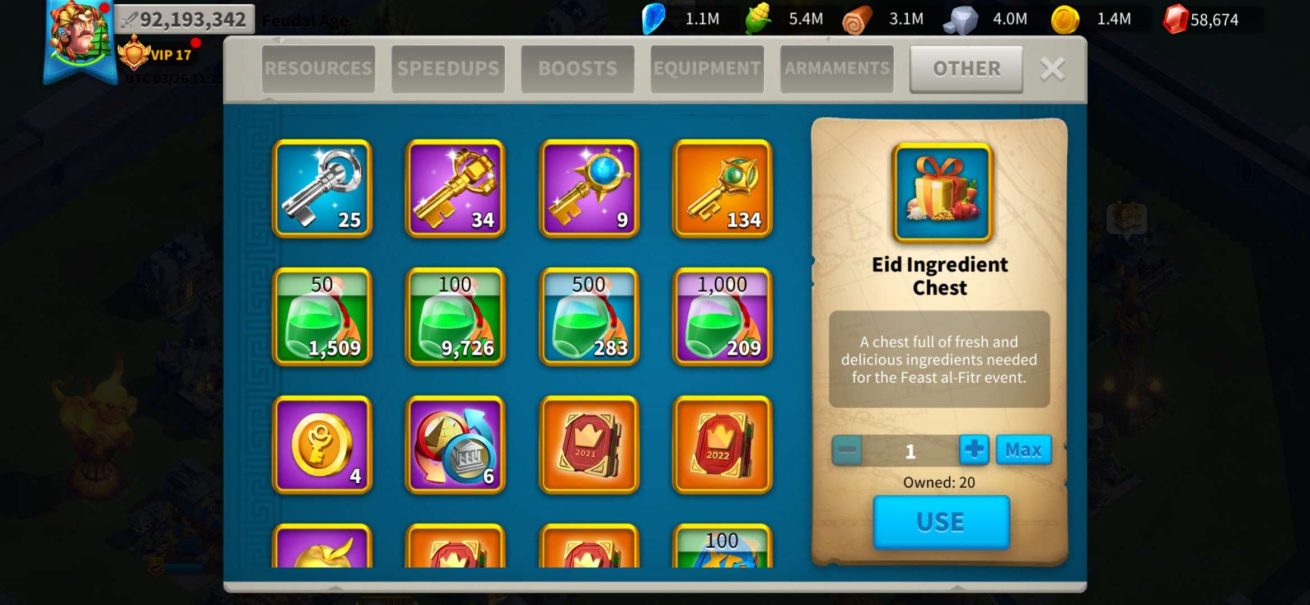Choose the 2021 crown book item
Screen dimensions: 1310x605
point(589,444)
